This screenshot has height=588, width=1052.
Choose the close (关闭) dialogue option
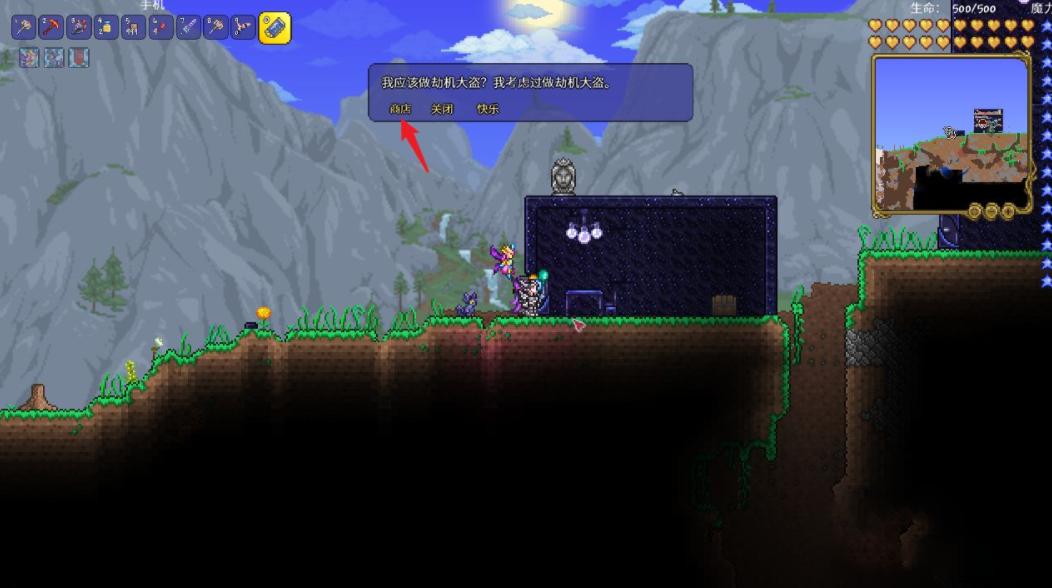[442, 109]
